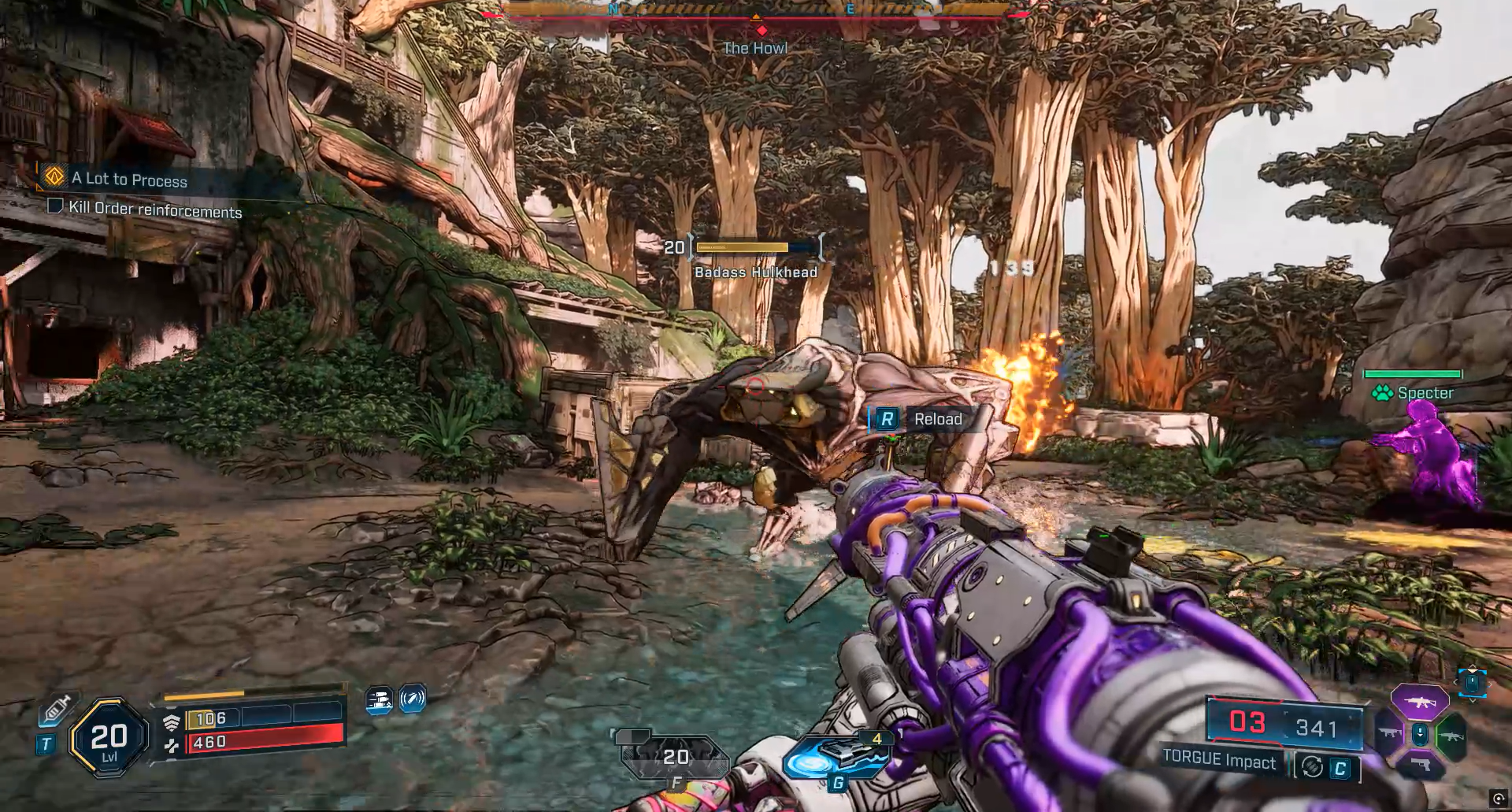This screenshot has width=1512, height=812.
Task: Click the level 20 character badge
Action: 109,738
